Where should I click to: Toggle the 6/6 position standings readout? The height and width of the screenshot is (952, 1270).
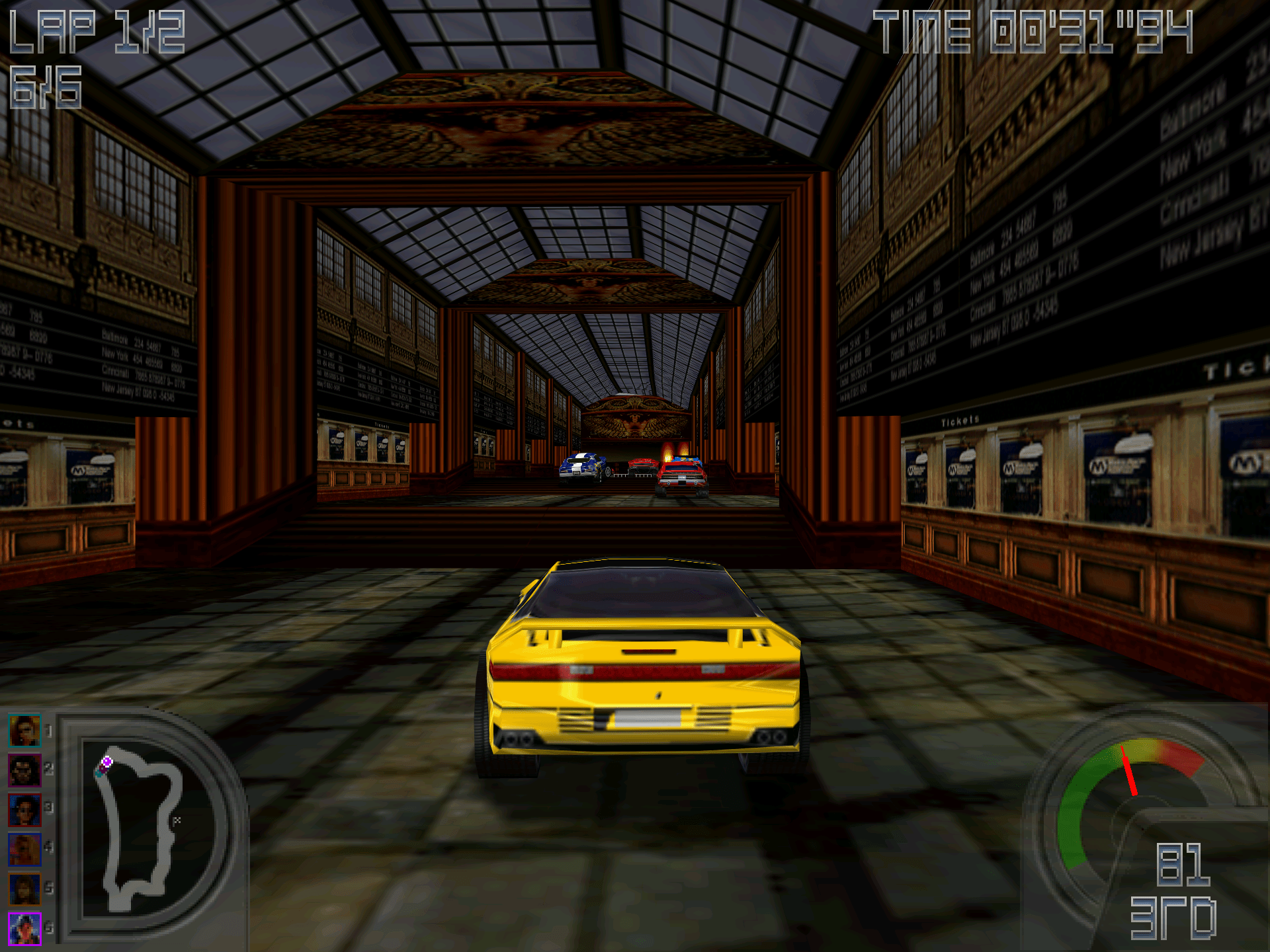(46, 86)
